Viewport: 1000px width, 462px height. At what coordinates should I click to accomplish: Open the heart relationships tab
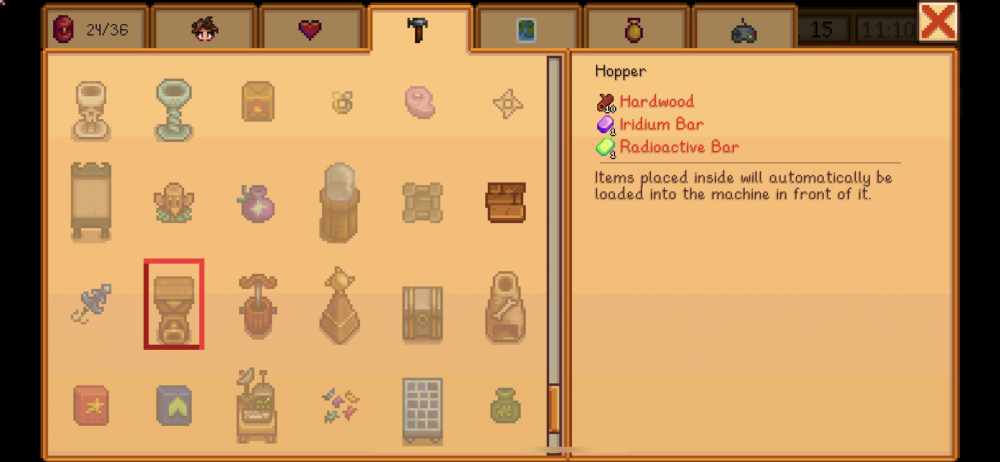(x=311, y=29)
